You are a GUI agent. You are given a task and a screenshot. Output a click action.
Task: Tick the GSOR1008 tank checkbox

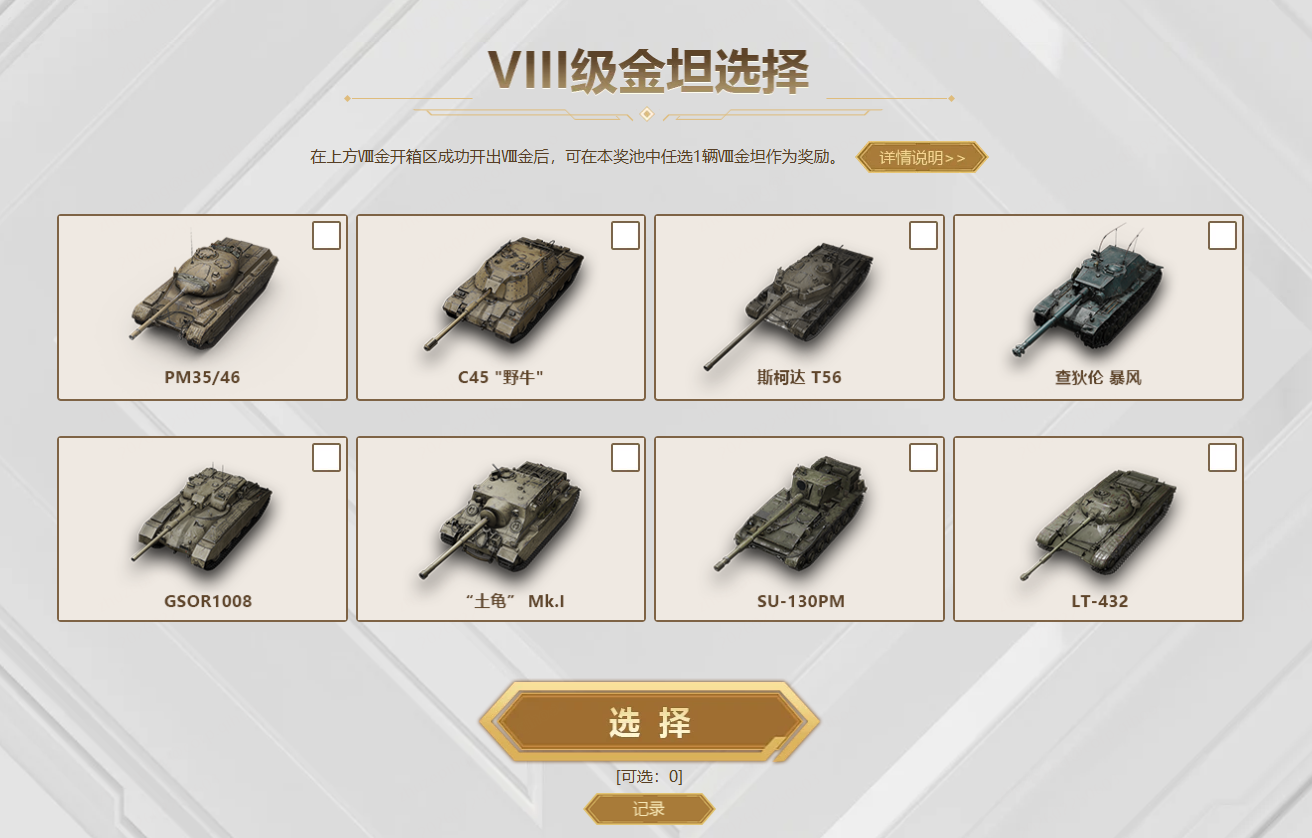click(x=326, y=458)
